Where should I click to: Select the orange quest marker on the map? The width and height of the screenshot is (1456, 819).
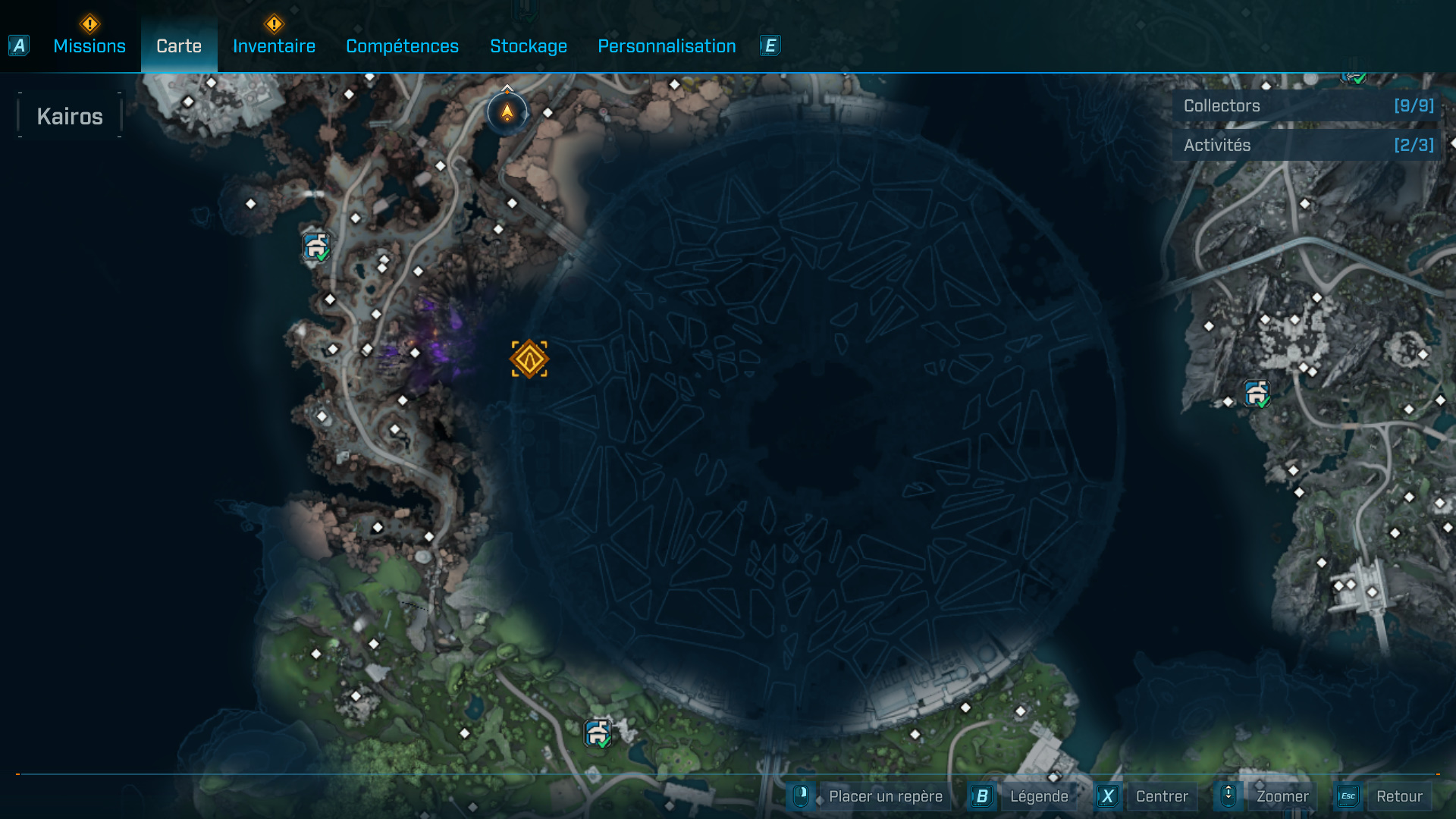pos(529,359)
